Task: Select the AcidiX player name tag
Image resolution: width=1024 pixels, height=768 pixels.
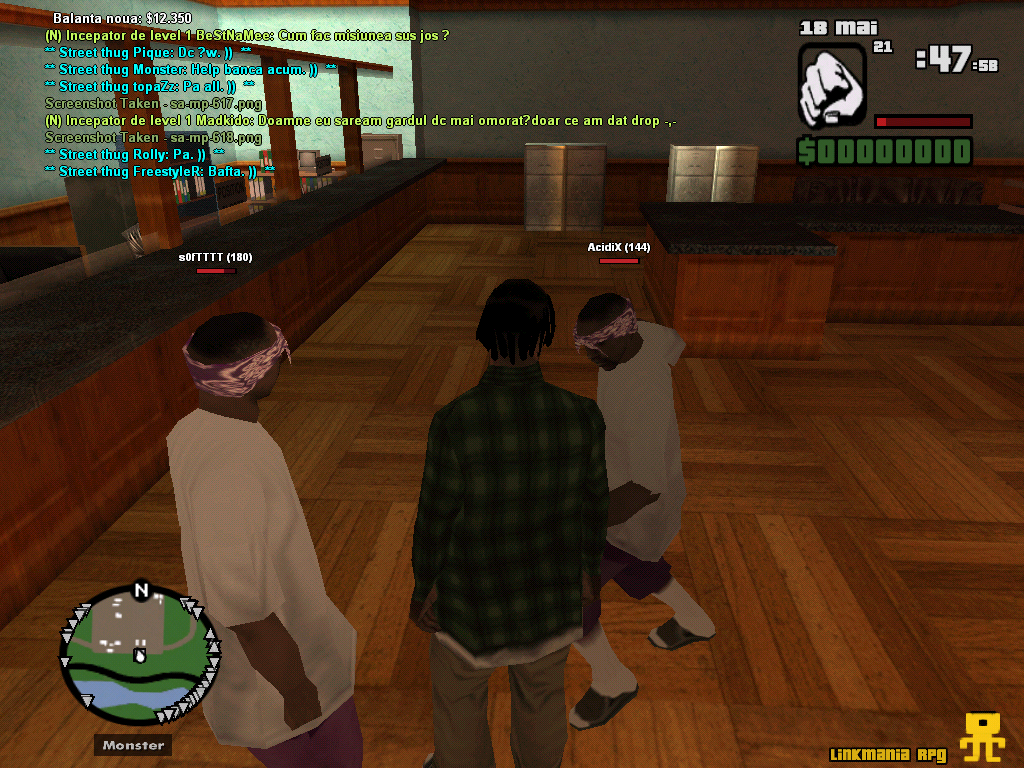Action: click(618, 247)
